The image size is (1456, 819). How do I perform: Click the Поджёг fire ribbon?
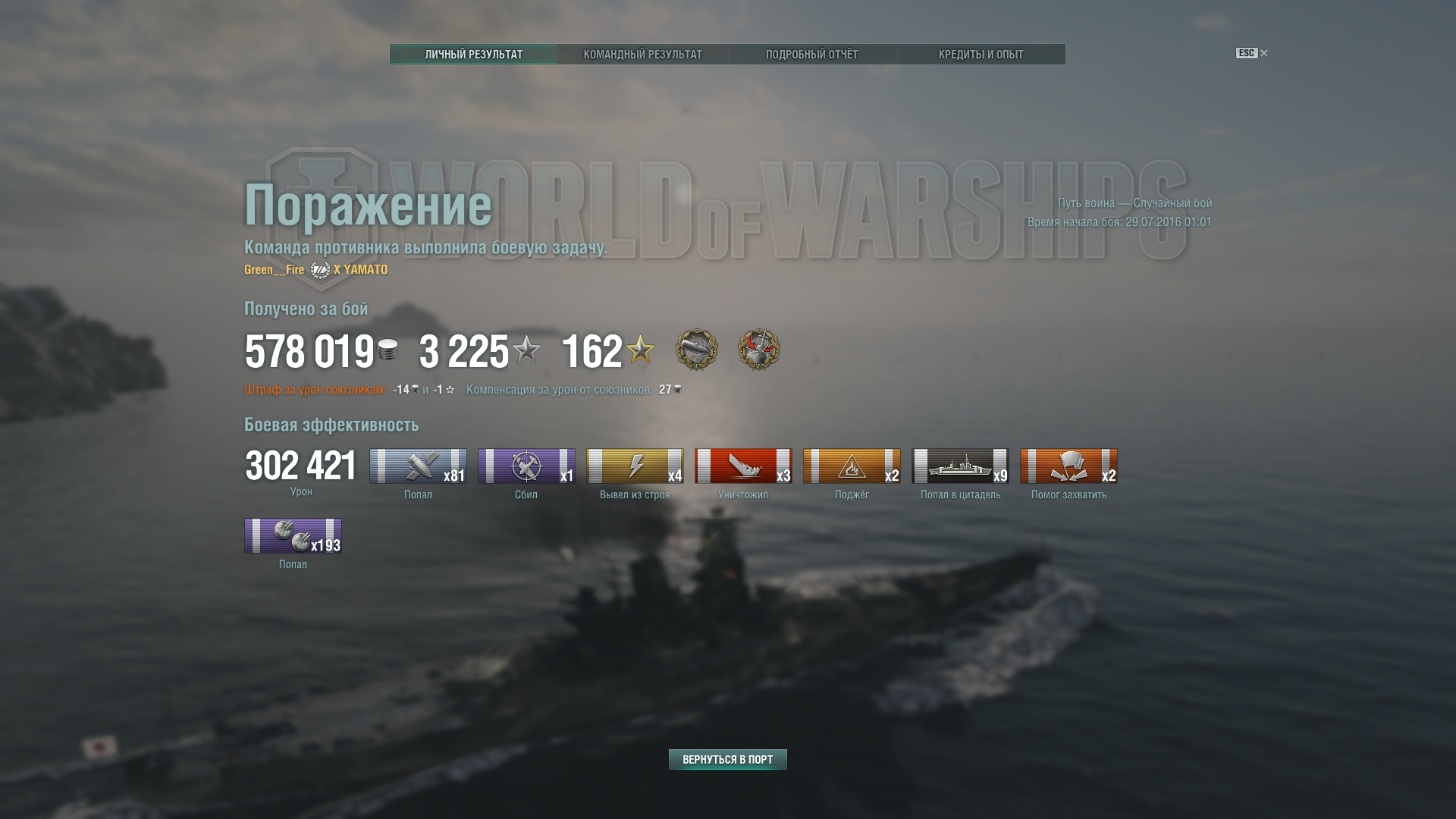852,466
